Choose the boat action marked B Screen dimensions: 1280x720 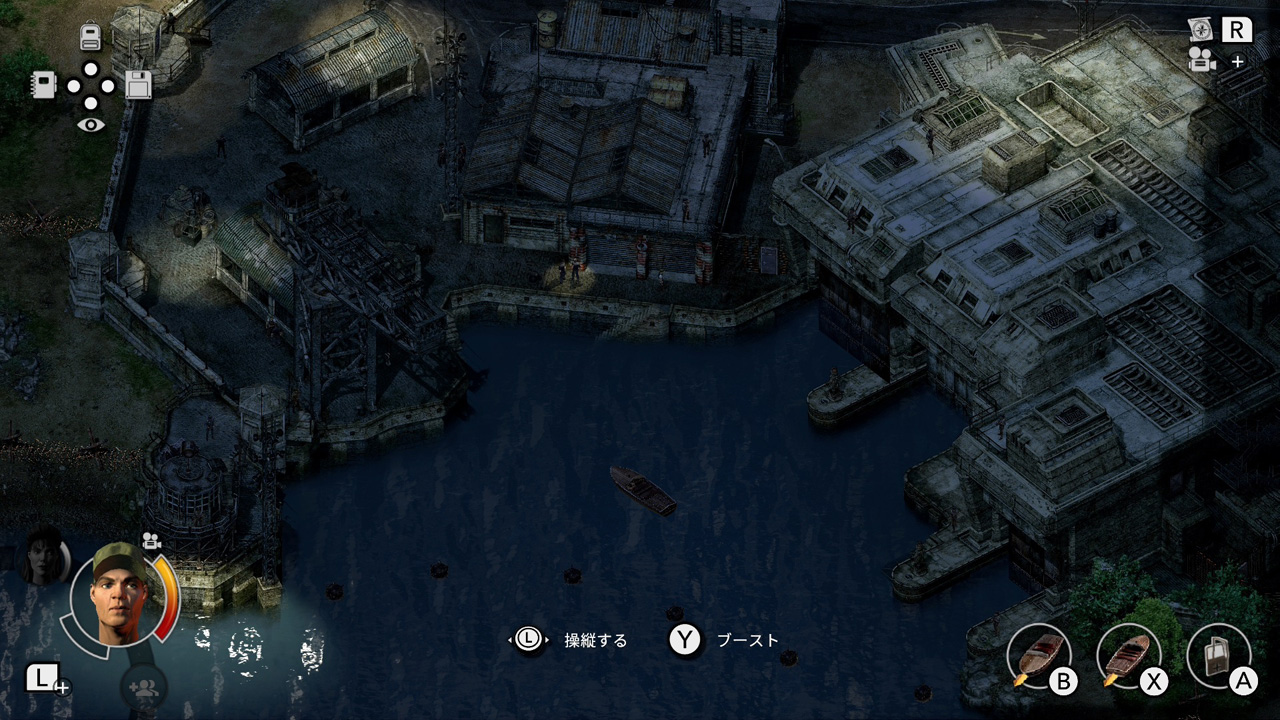1037,657
